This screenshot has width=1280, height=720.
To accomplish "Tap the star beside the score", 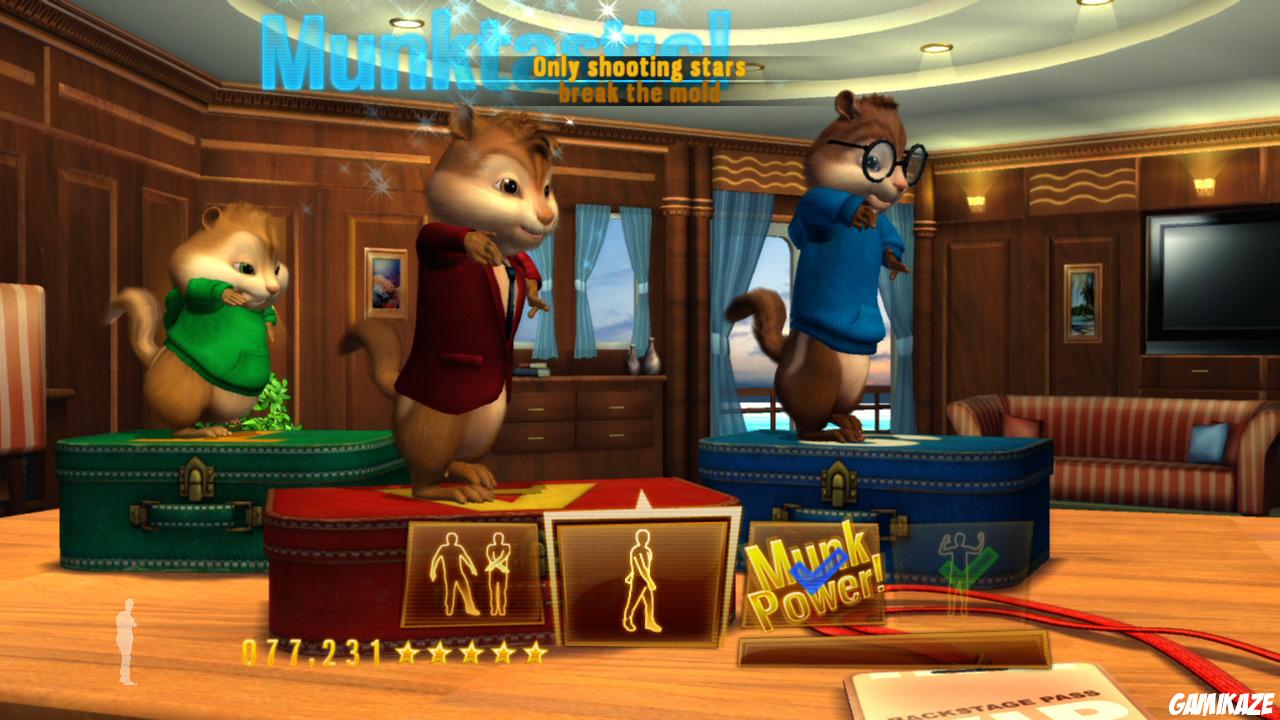I will coord(408,653).
